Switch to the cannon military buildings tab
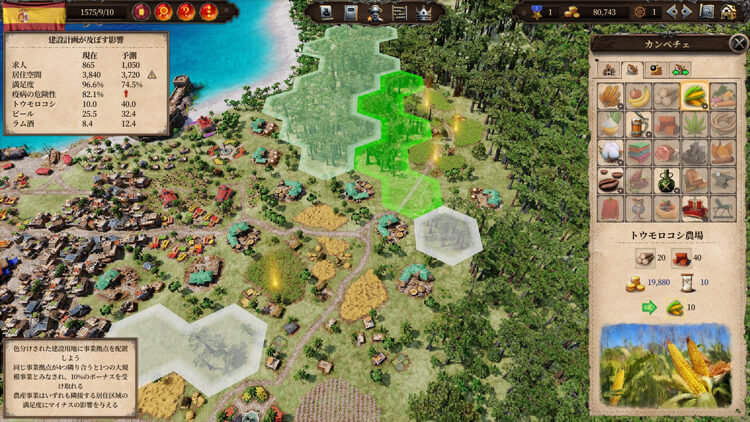Image resolution: width=750 pixels, height=422 pixels. [656, 69]
